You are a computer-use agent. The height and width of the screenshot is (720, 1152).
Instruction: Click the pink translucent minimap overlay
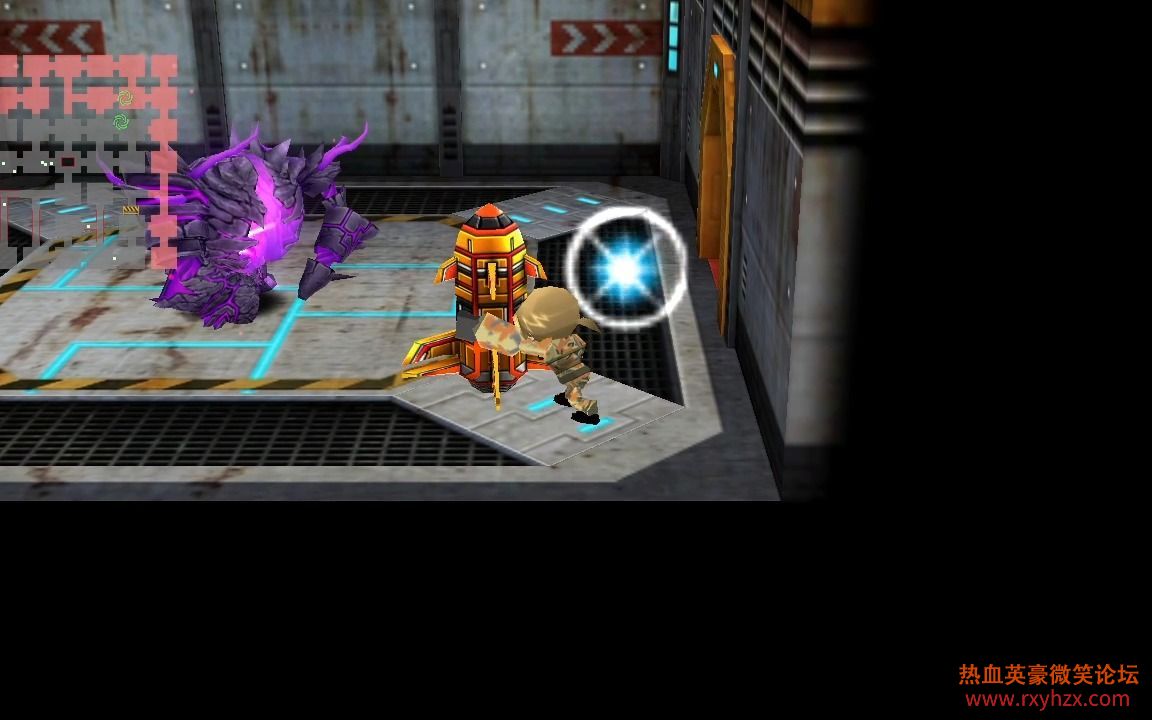88,160
